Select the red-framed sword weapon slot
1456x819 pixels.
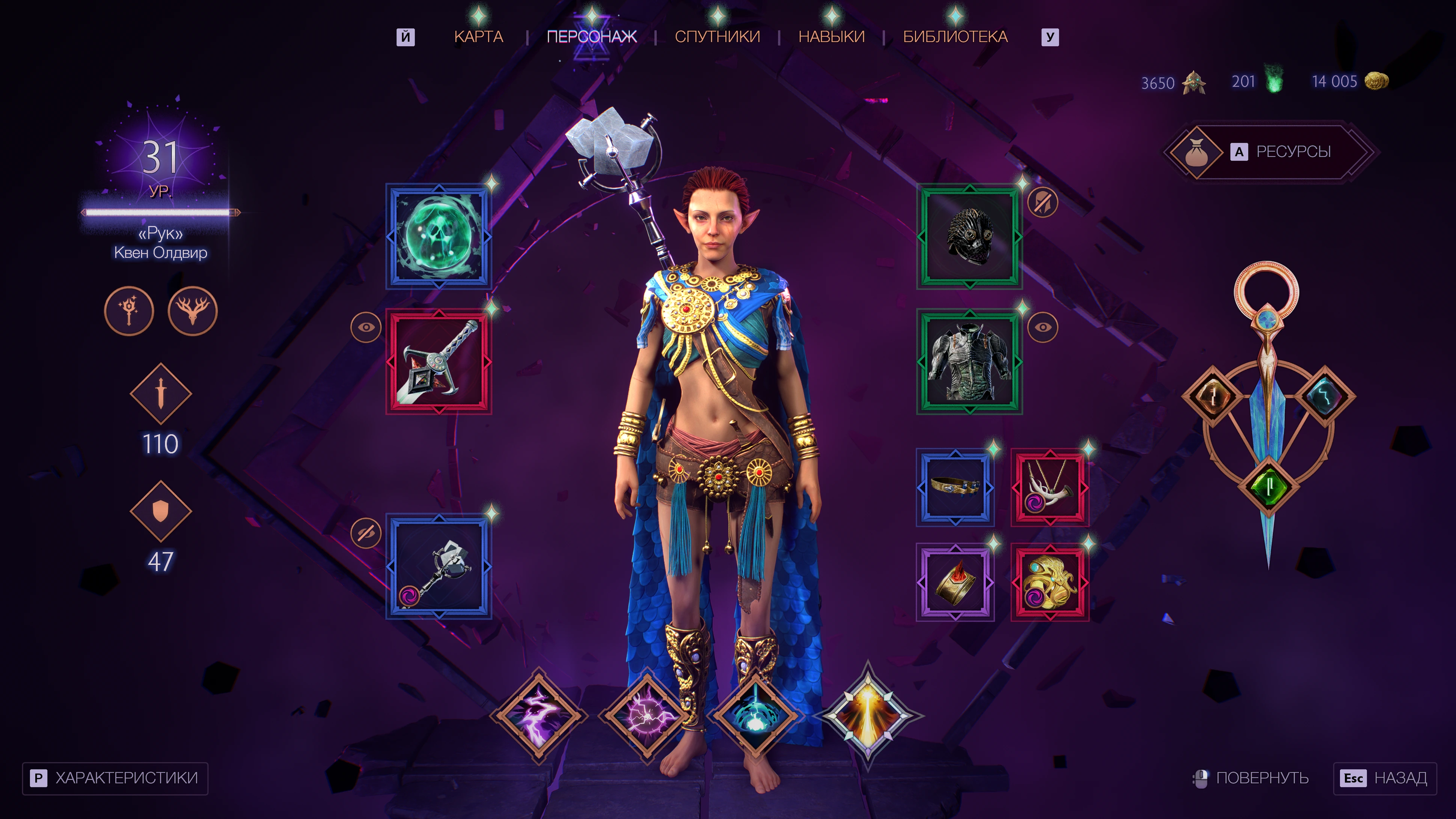point(439,361)
